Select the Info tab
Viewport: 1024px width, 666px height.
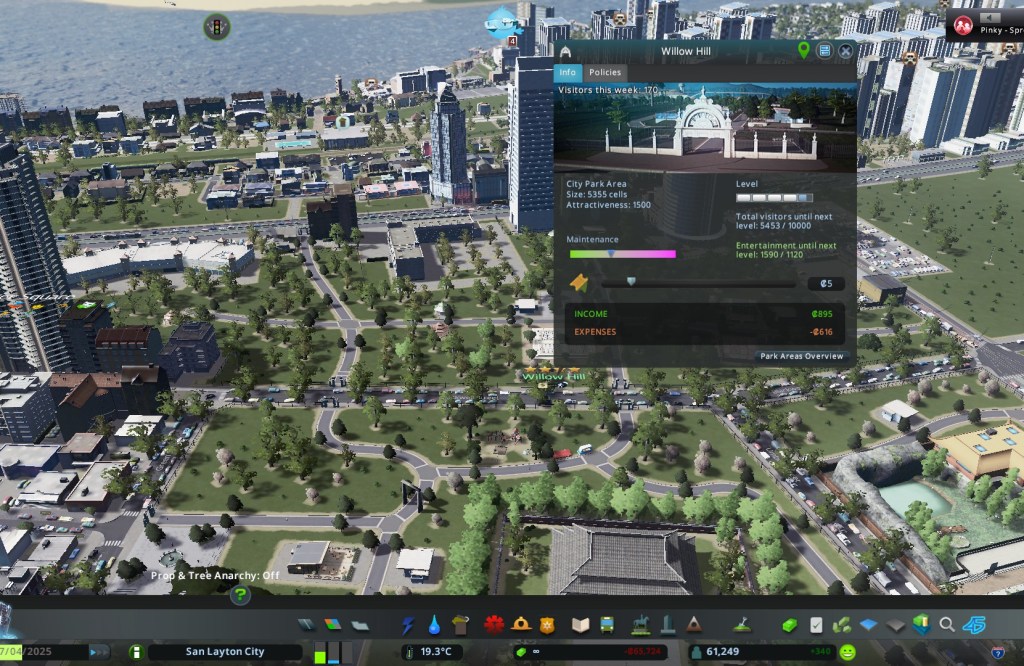[x=567, y=72]
